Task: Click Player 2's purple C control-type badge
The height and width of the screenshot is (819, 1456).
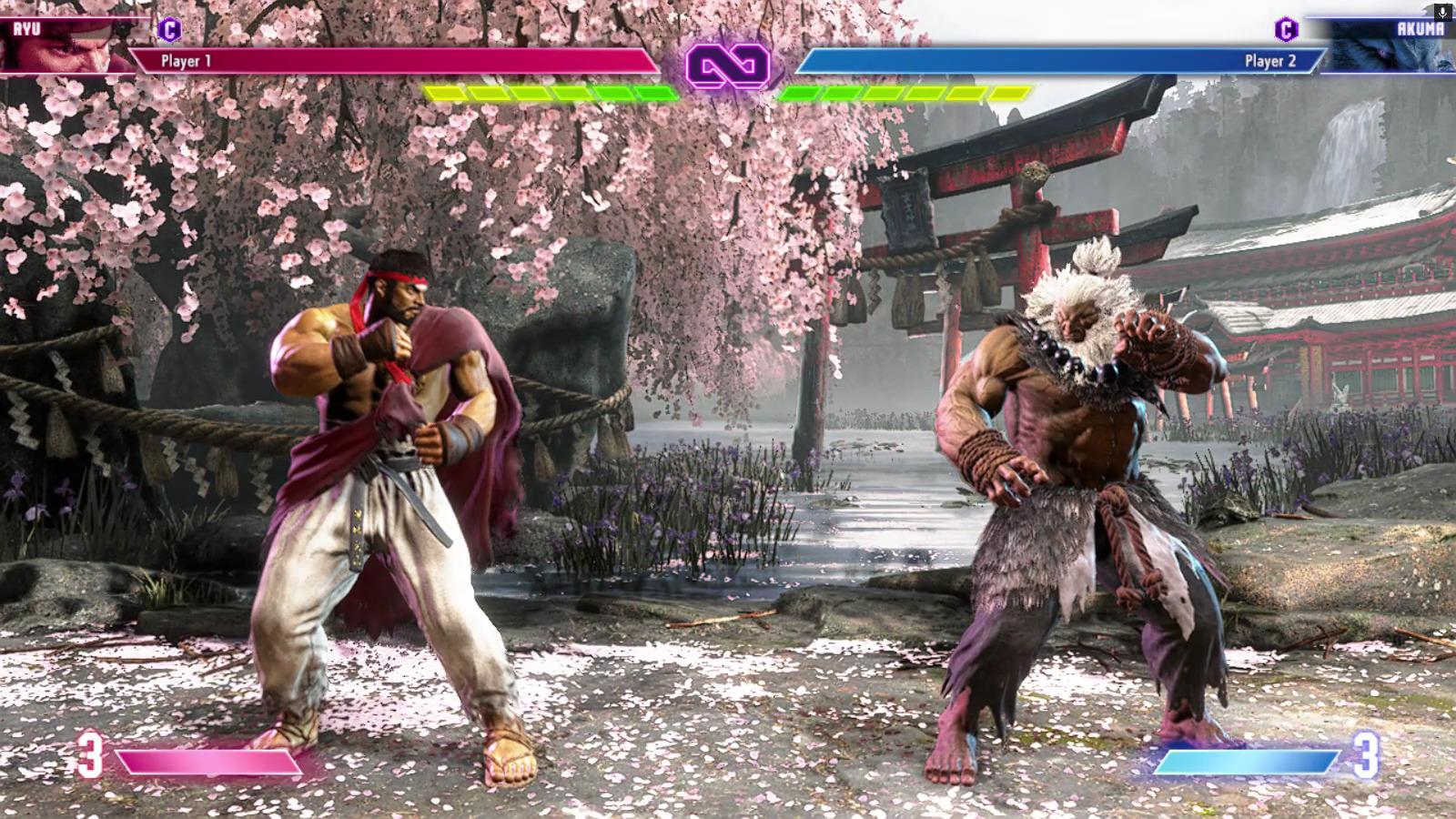Action: pos(1286,30)
